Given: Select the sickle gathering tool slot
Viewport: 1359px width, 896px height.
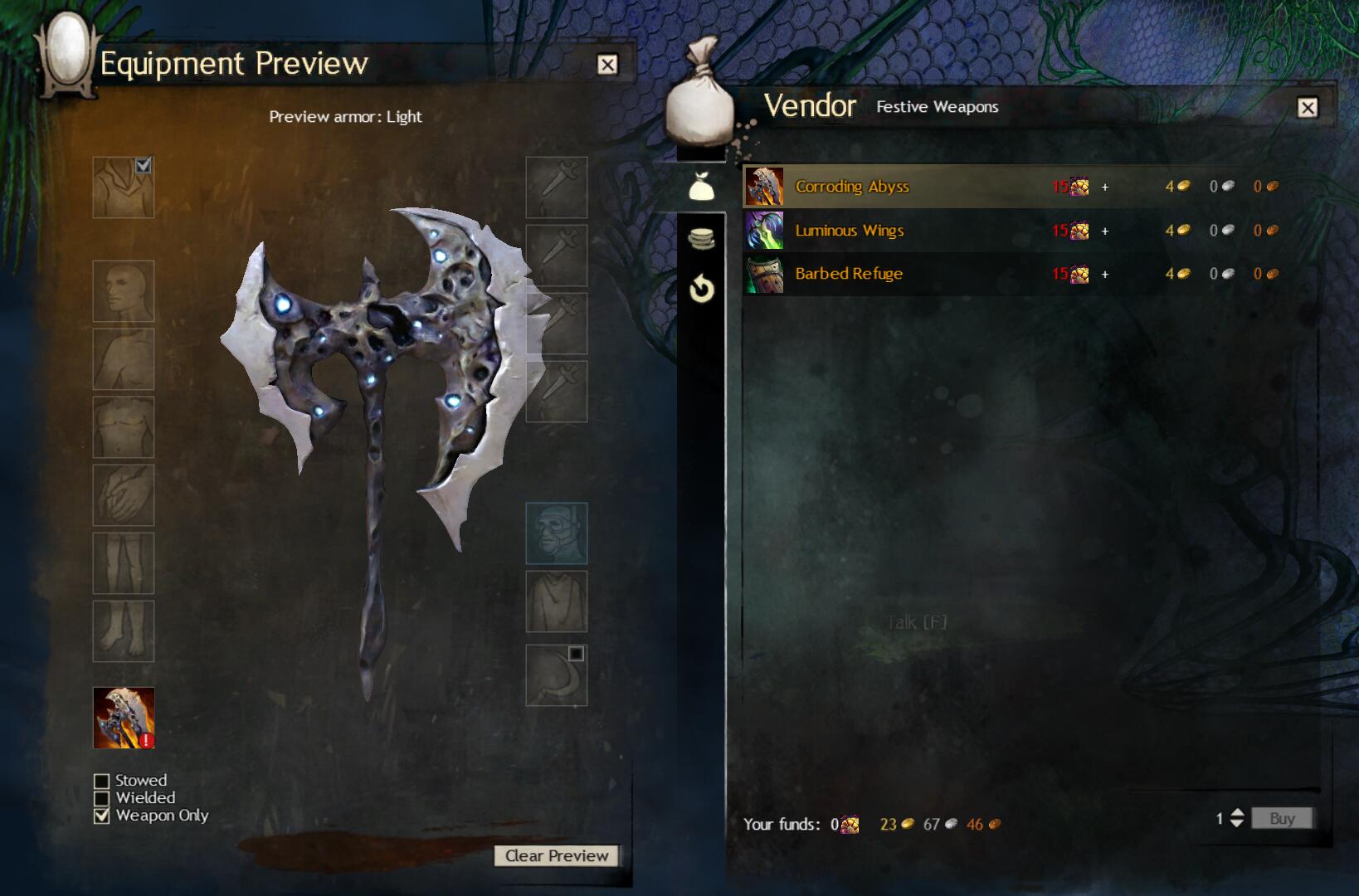Looking at the screenshot, I should (557, 676).
